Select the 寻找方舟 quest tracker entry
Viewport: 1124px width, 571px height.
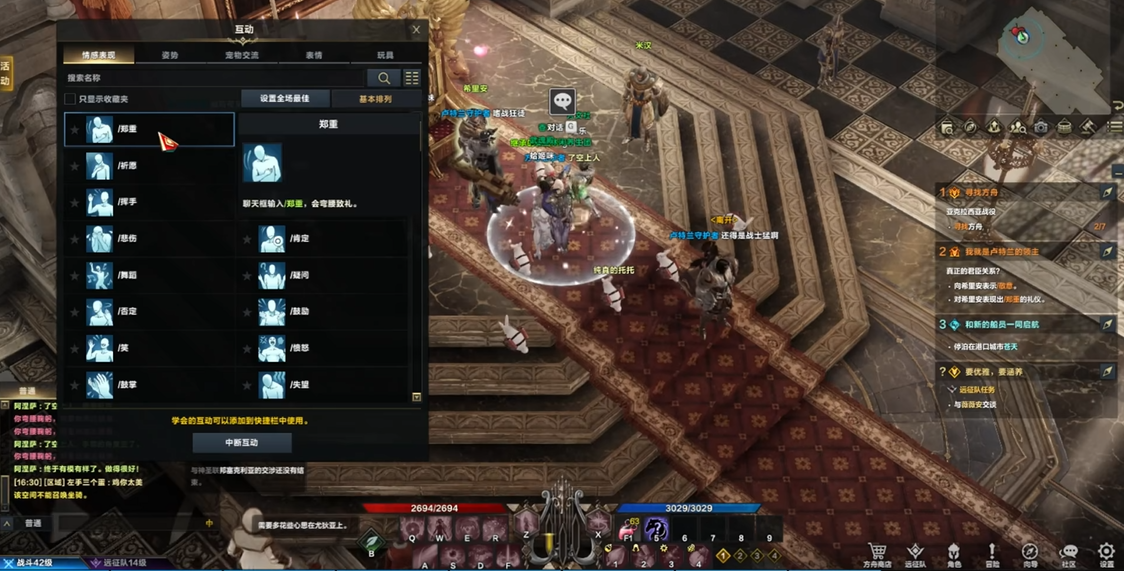point(978,192)
